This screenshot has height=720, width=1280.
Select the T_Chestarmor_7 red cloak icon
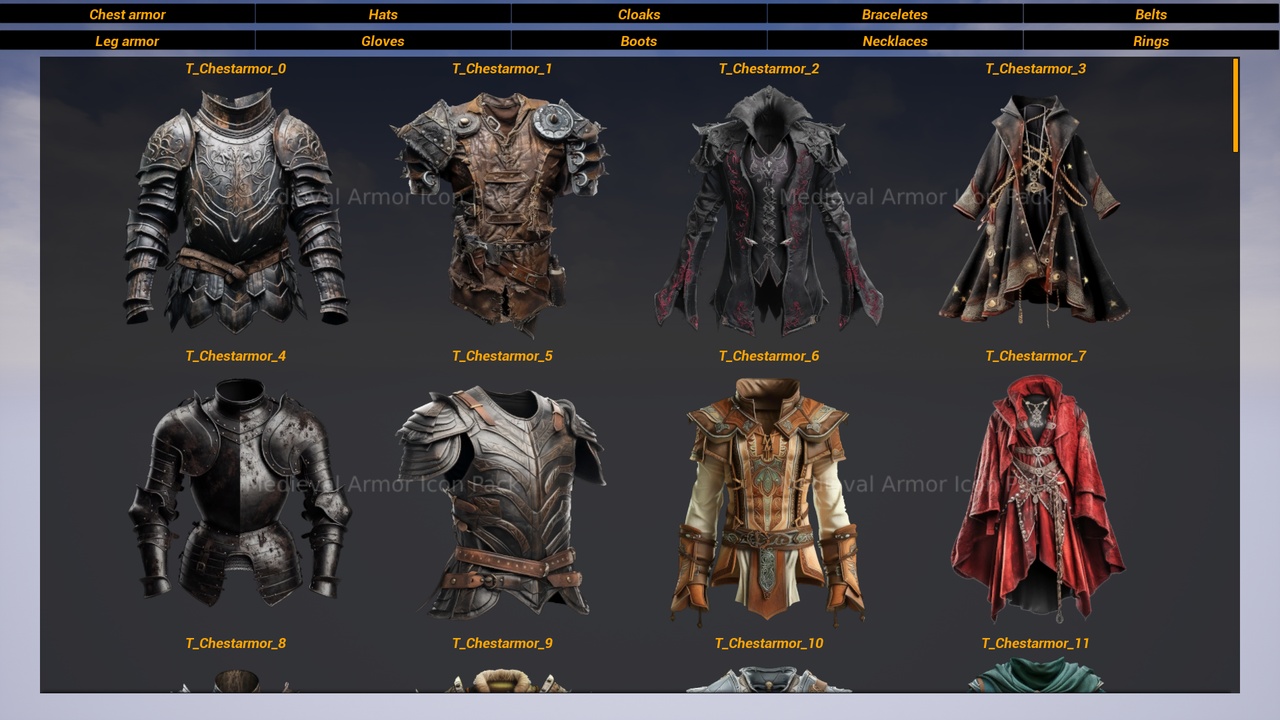pyautogui.click(x=1035, y=495)
